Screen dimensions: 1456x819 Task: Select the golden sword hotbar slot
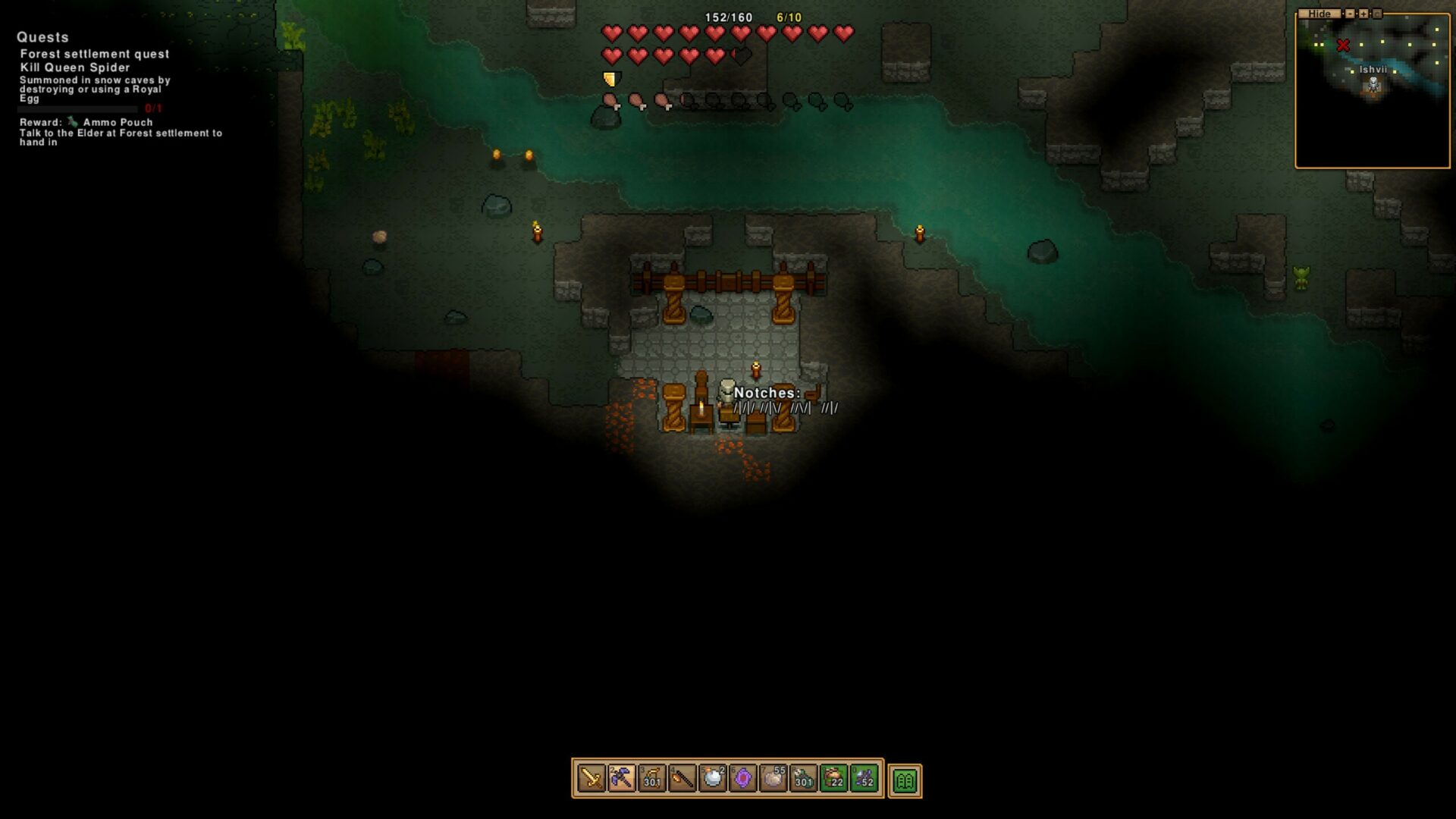[x=591, y=779]
